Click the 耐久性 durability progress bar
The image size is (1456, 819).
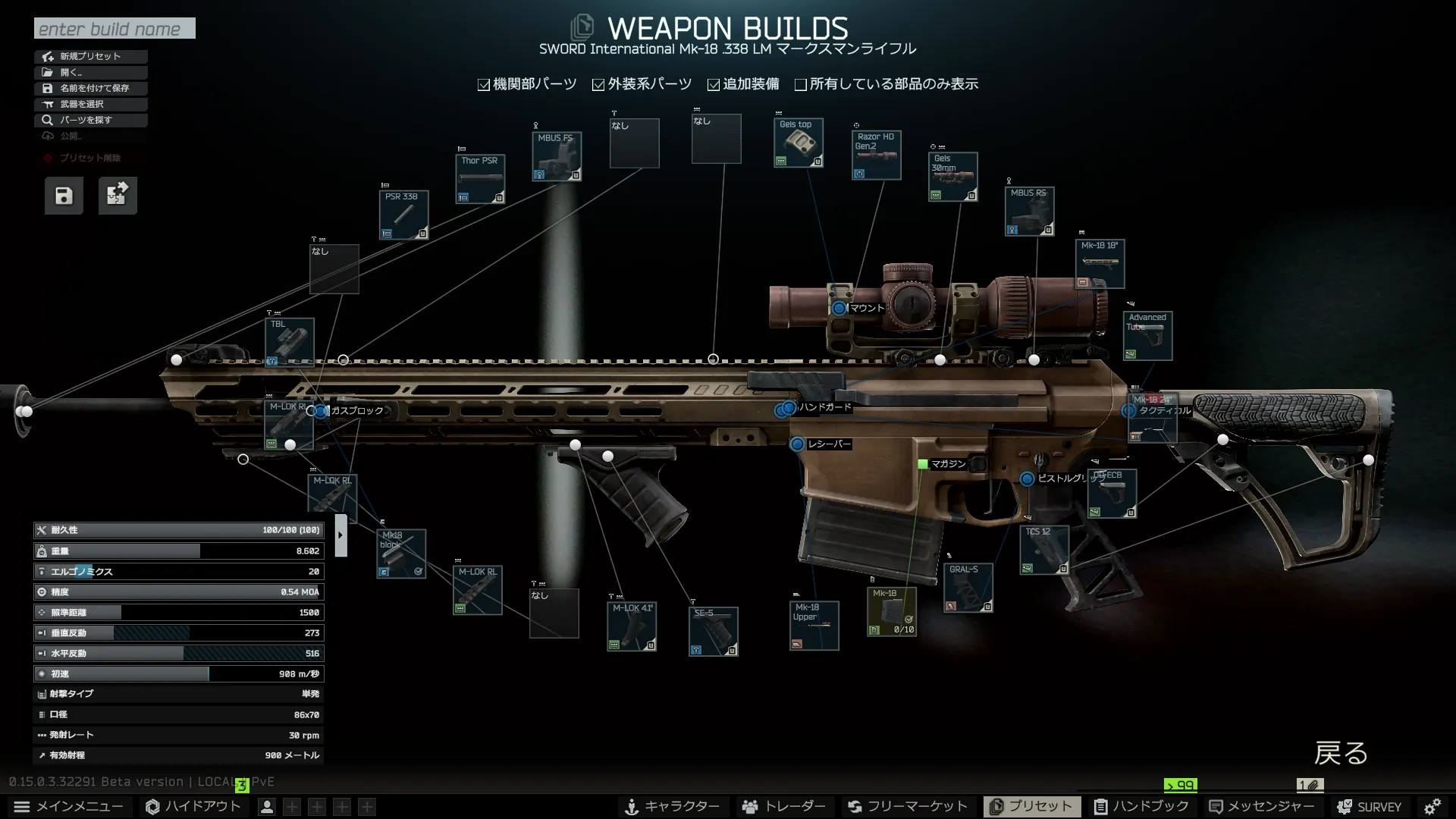point(178,530)
